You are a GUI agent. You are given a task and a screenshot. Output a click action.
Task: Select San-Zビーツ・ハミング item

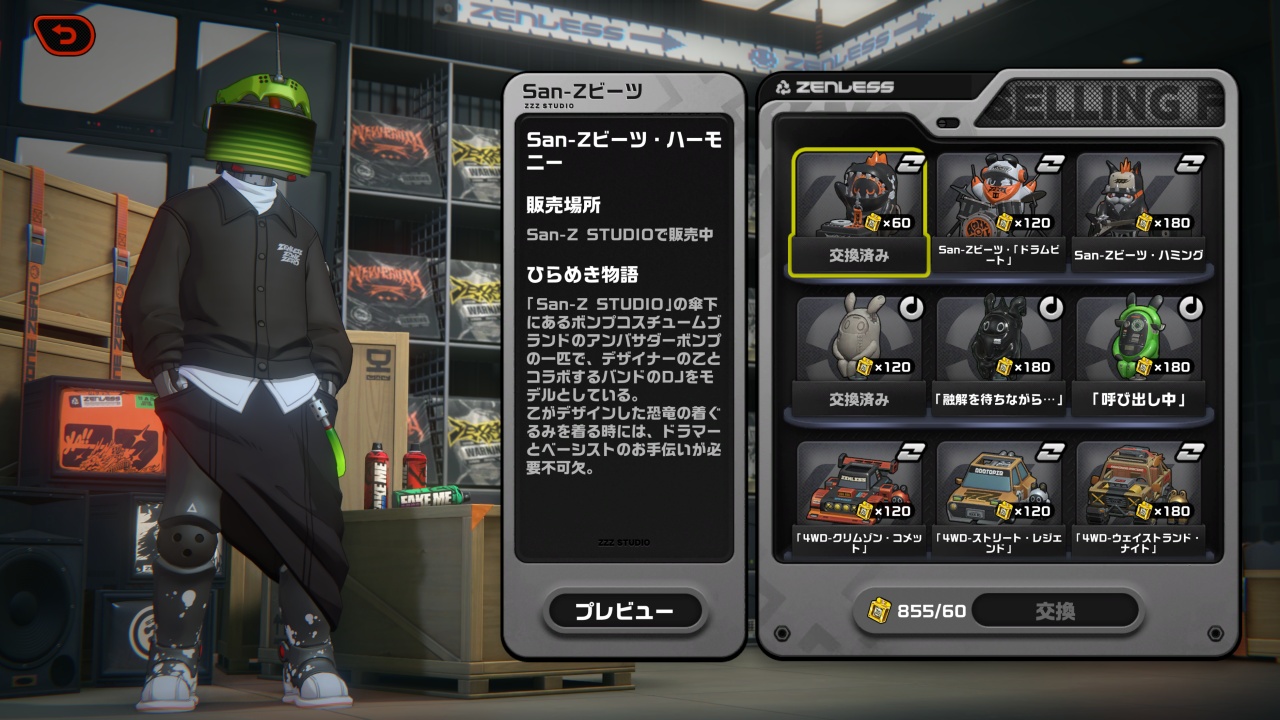tap(1138, 212)
